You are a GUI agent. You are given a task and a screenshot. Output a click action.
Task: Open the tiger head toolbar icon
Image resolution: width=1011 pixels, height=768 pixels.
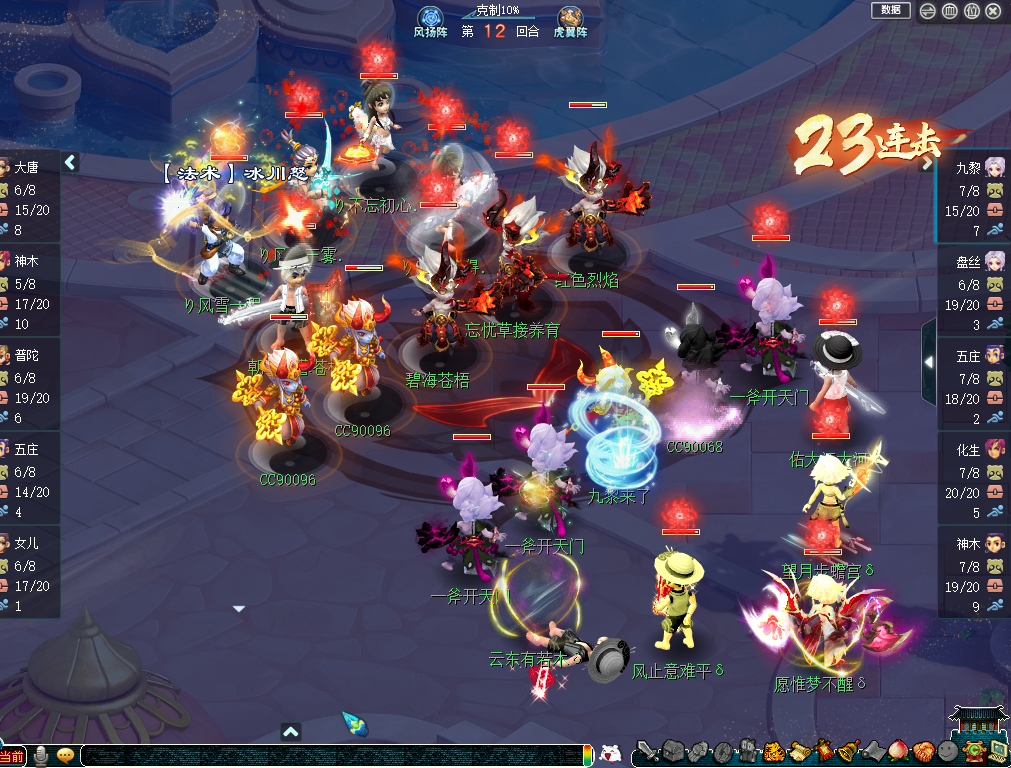(773, 753)
